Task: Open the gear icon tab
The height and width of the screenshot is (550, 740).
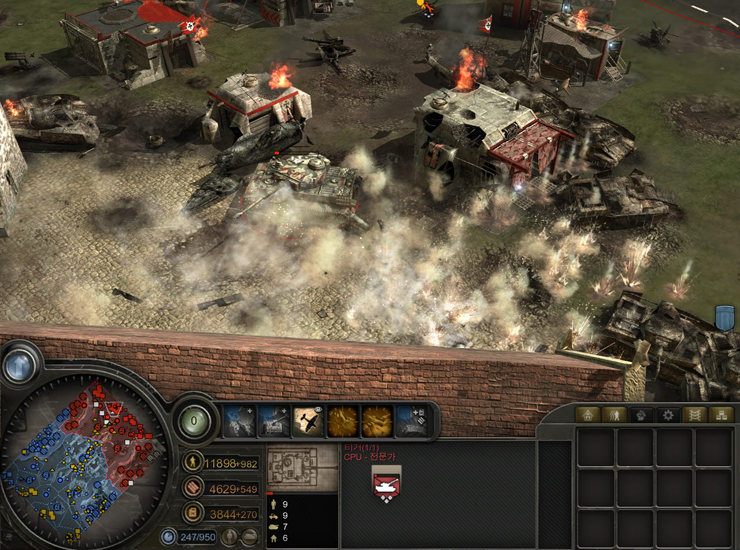Action: pos(667,415)
